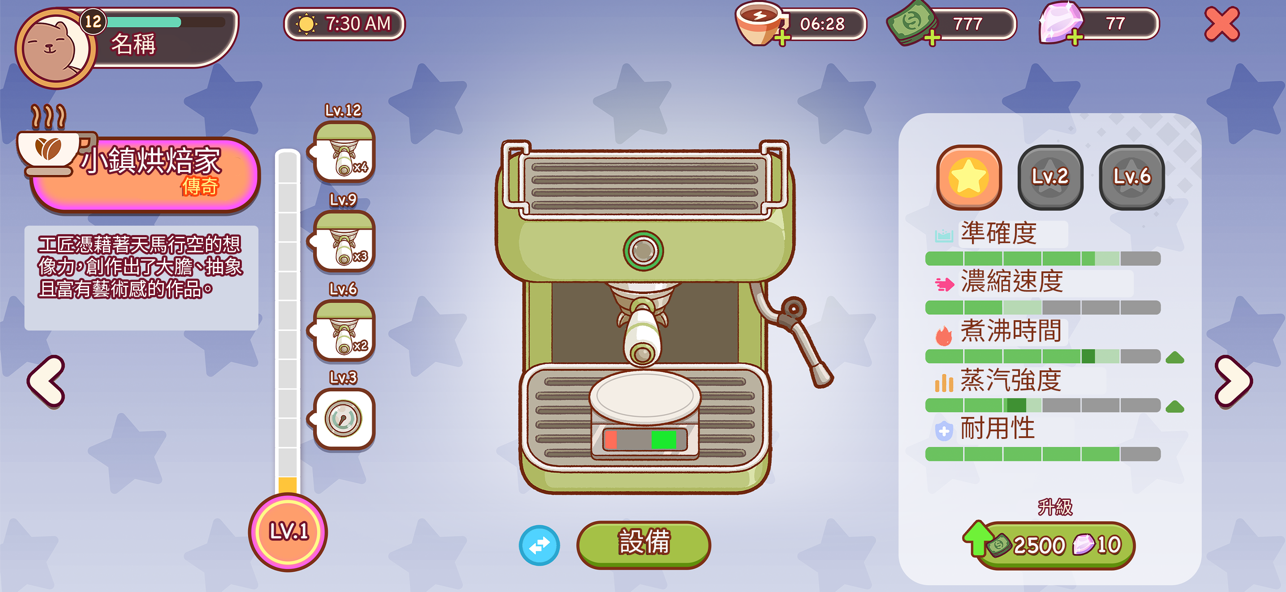1286x592 pixels.
Task: Click the green 設備 button
Action: [x=644, y=543]
